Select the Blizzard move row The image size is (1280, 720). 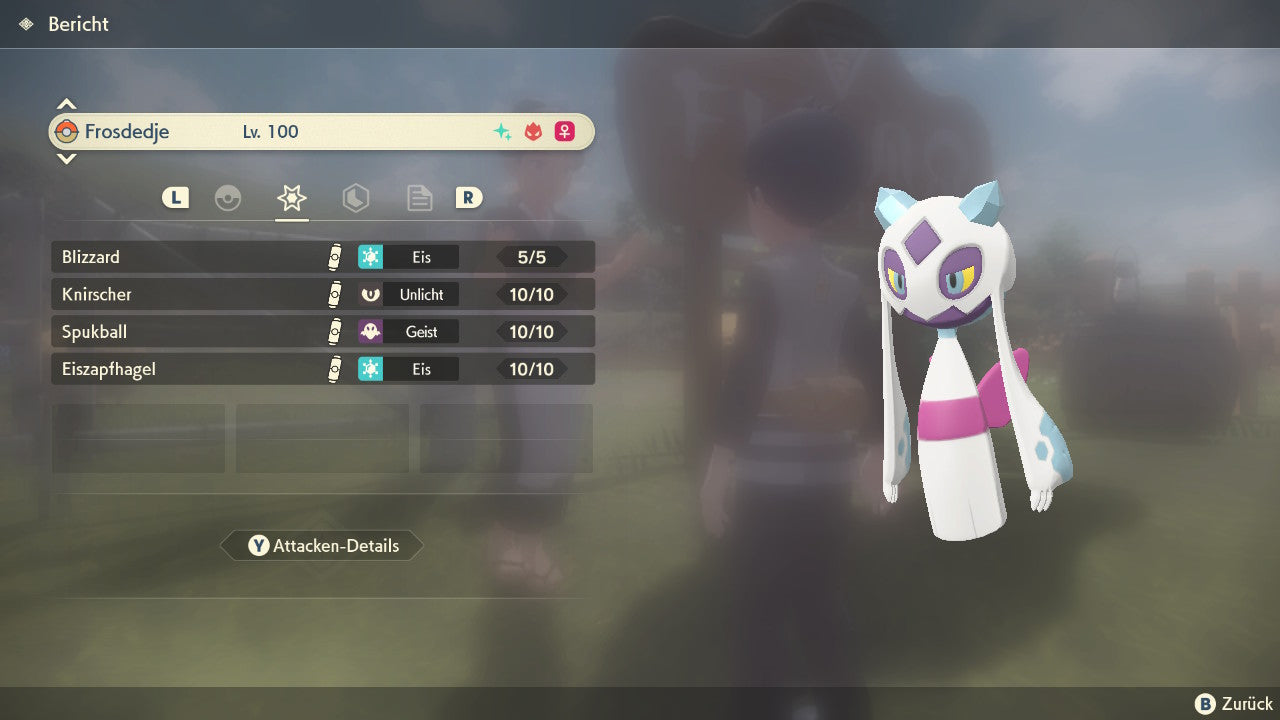point(322,257)
